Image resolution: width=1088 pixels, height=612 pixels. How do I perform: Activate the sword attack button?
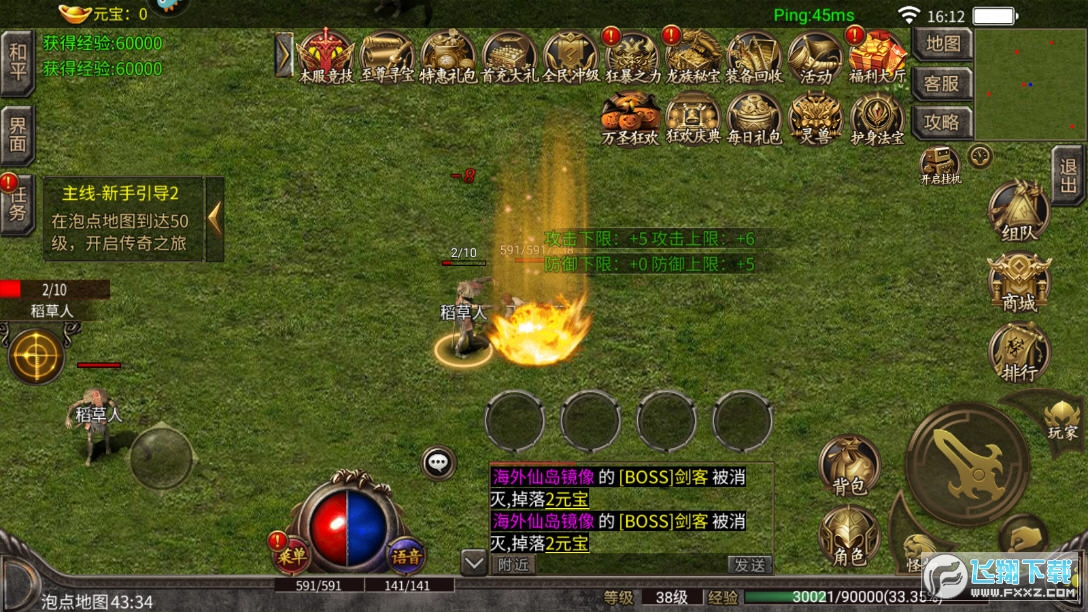[967, 463]
